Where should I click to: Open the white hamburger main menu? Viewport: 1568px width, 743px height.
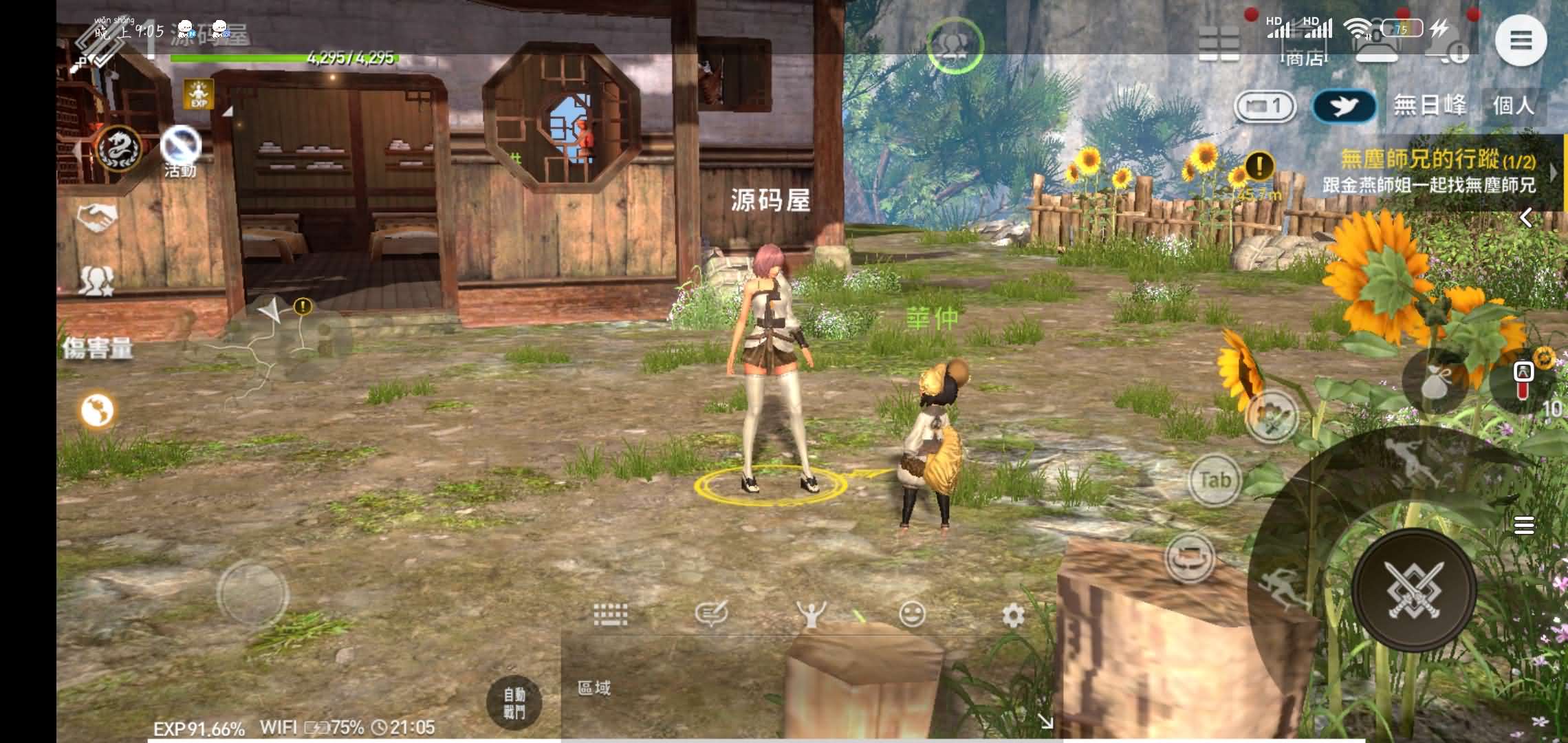tap(1521, 41)
